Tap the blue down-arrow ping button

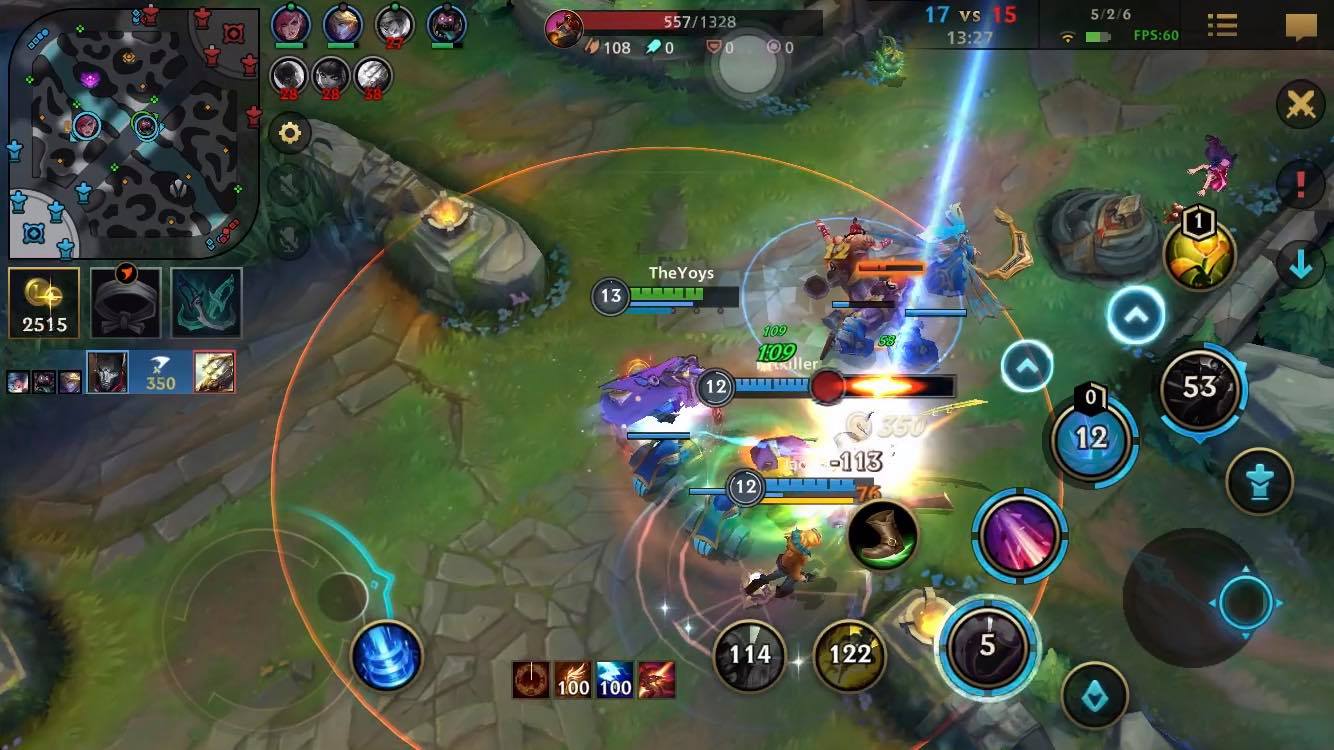pos(1300,265)
